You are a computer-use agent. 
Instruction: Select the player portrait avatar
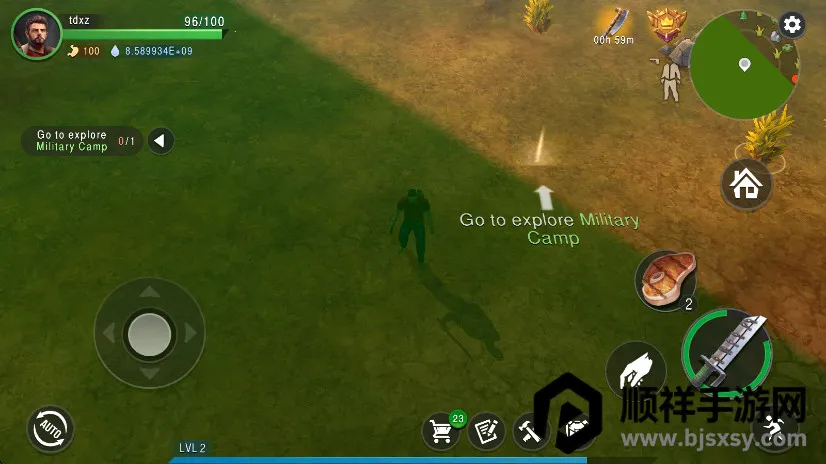point(36,34)
